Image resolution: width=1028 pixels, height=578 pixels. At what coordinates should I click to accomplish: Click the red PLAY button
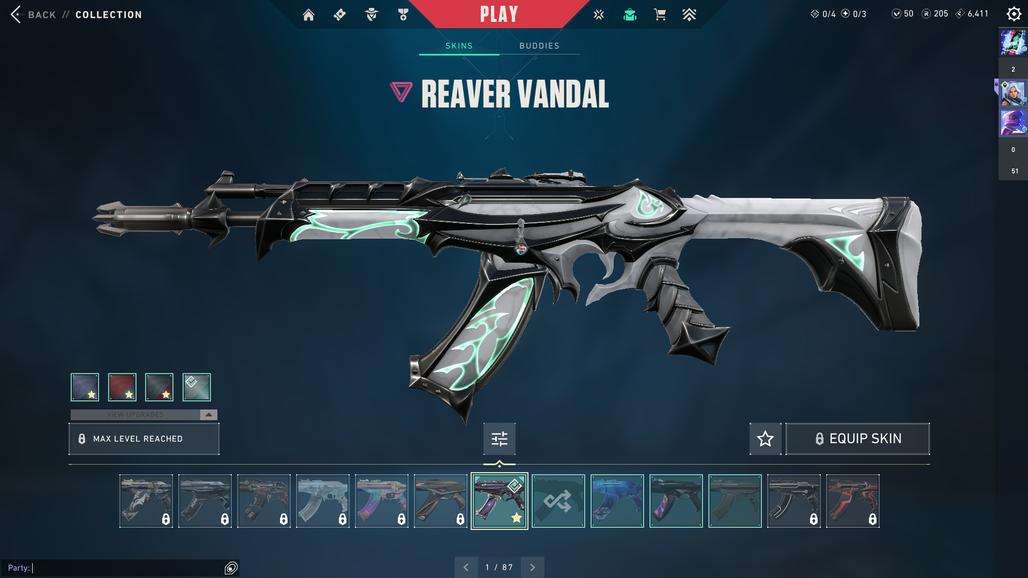pyautogui.click(x=498, y=14)
